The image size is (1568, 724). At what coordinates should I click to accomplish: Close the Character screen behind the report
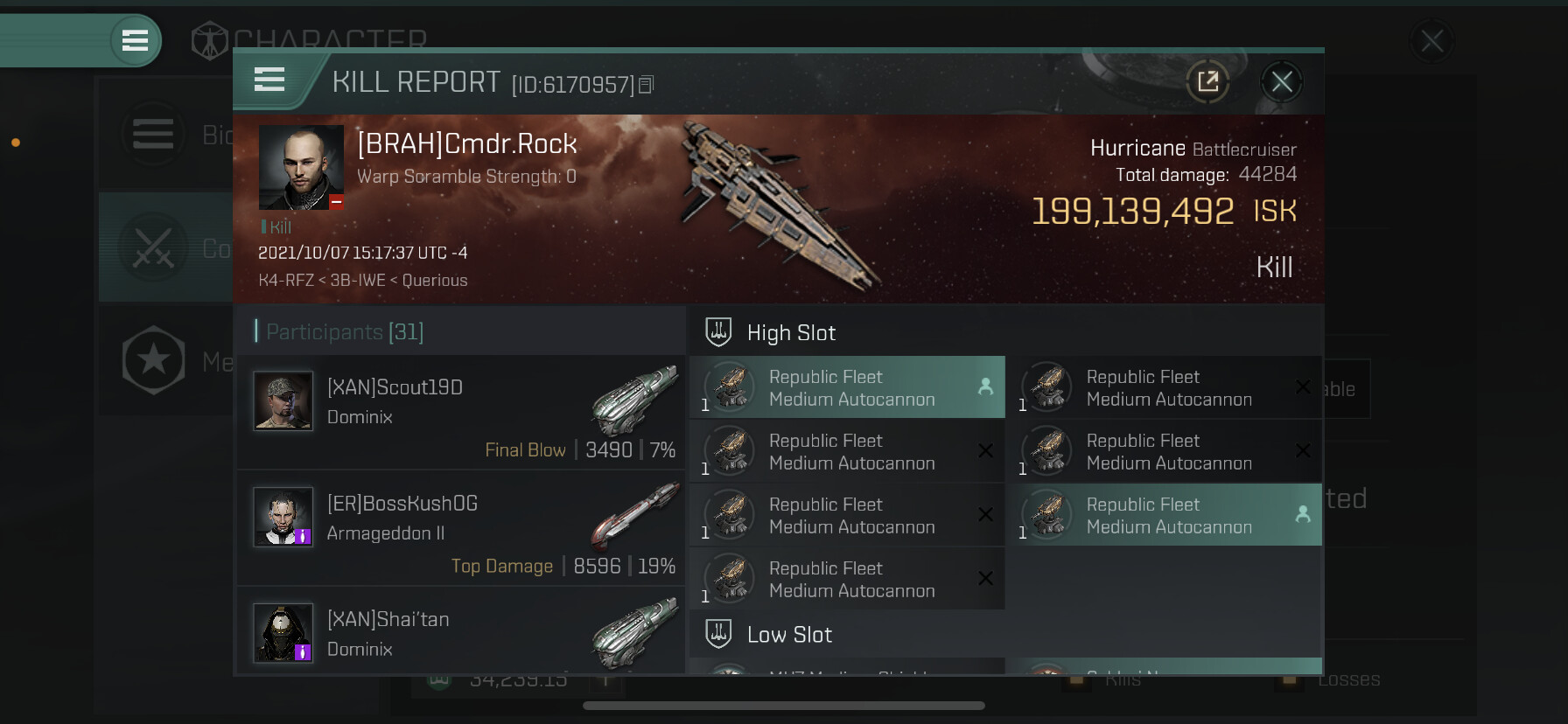pos(1431,41)
